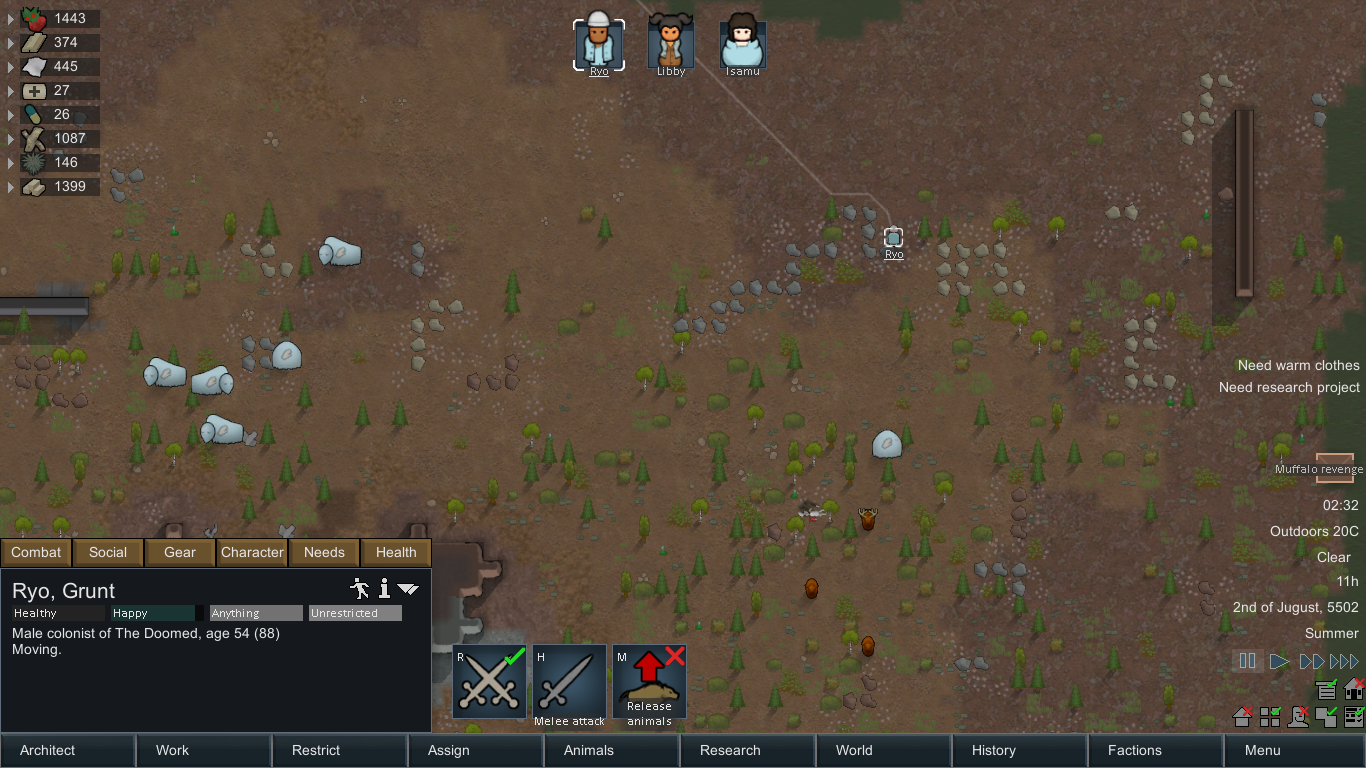The width and height of the screenshot is (1366, 768).
Task: Open Ryo's Needs tab
Action: 324,552
